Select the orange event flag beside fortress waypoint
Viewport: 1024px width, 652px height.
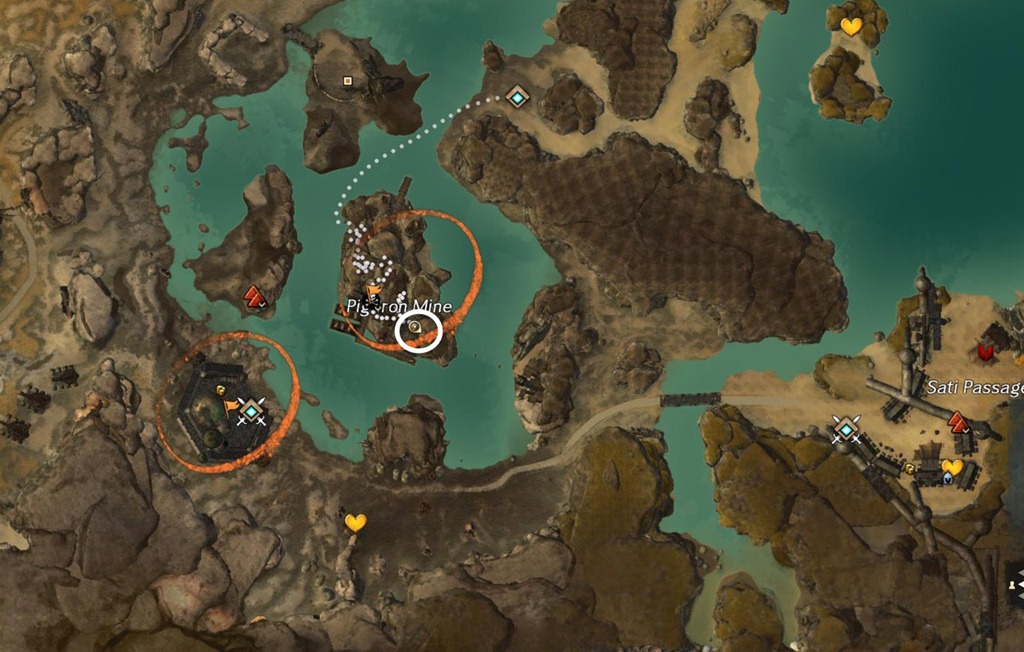(x=232, y=405)
